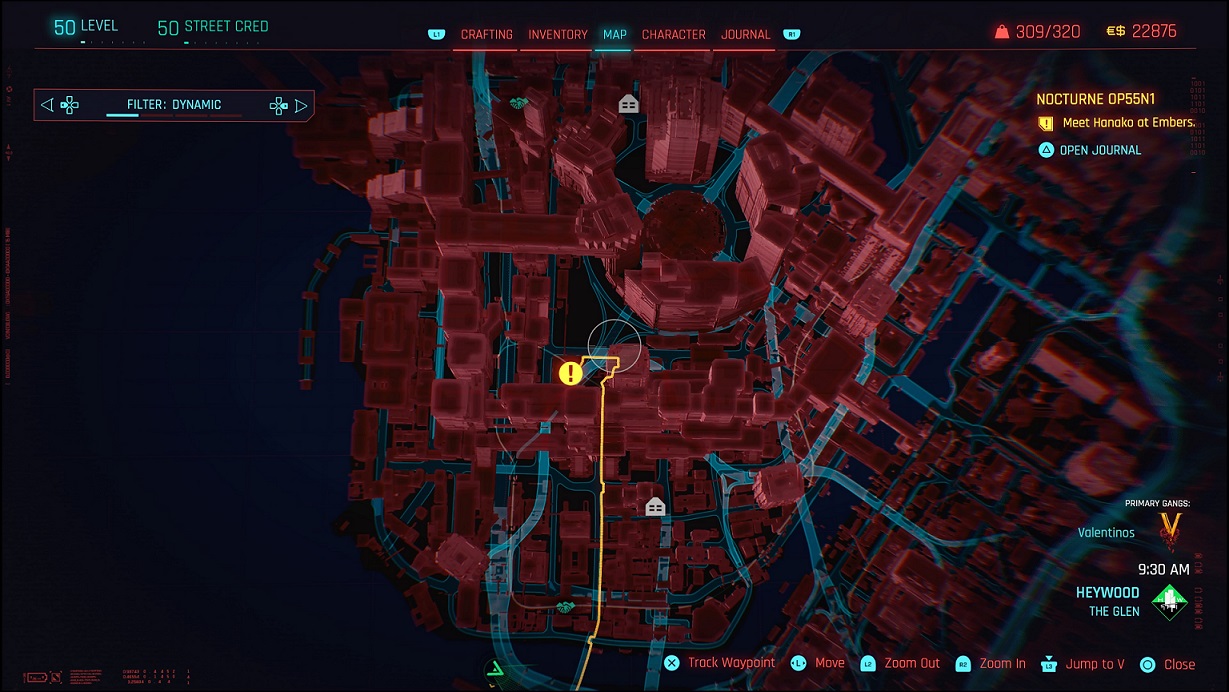Click the Nocturne OP55N1 quest tracker
The width and height of the screenshot is (1229, 692).
1095,99
